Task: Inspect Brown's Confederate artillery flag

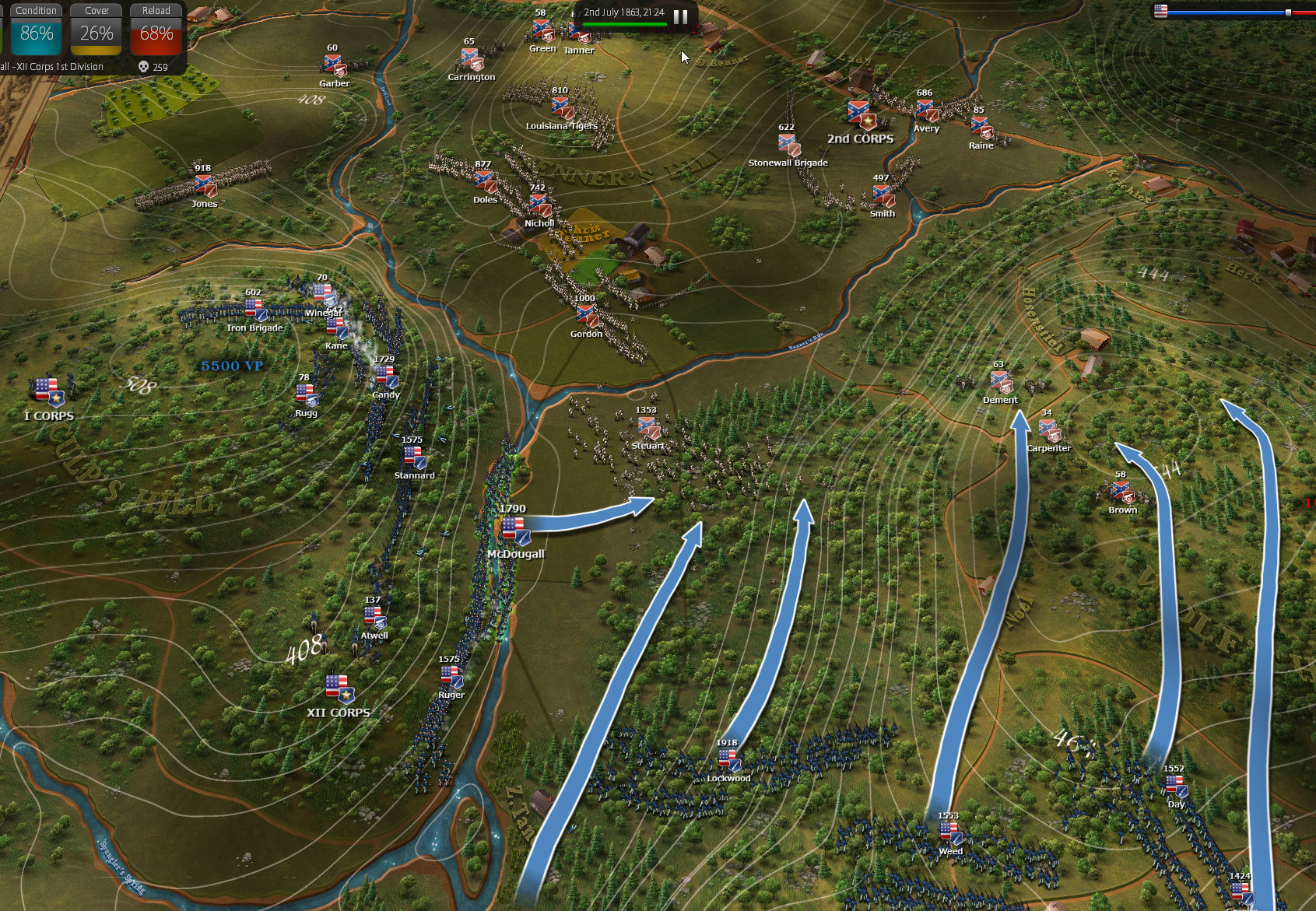Action: point(1121,492)
